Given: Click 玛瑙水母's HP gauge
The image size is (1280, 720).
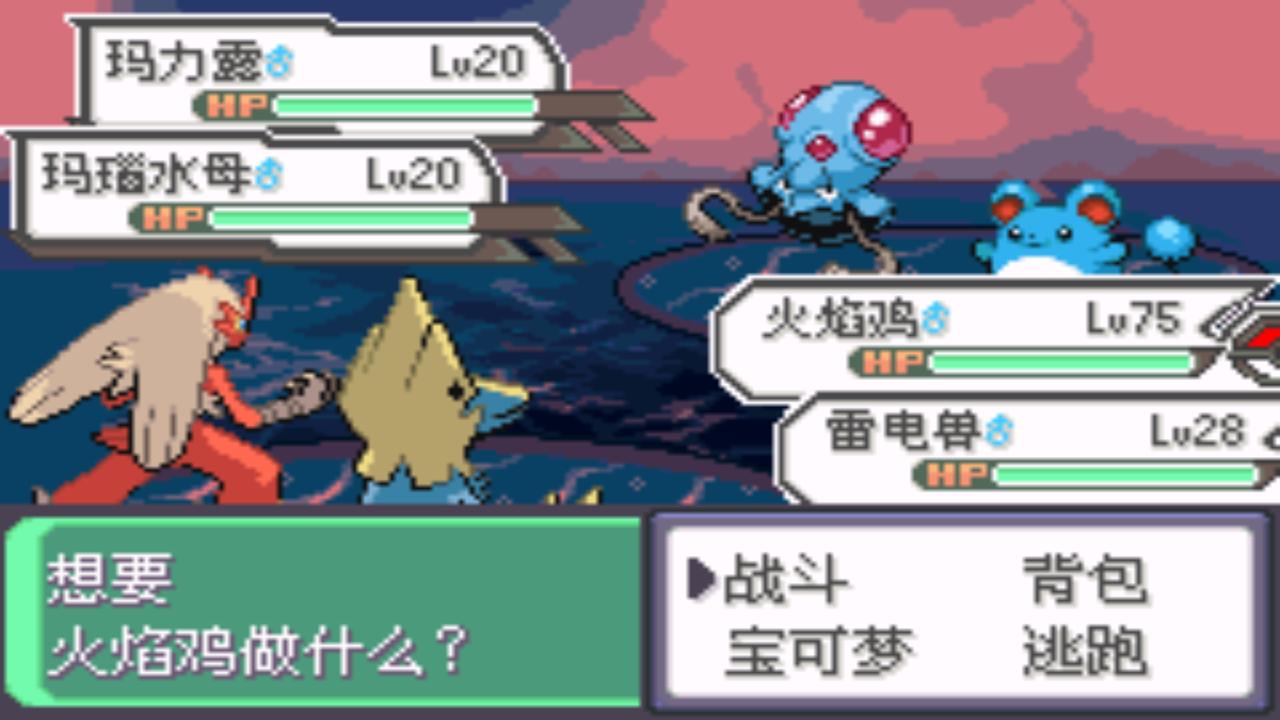Looking at the screenshot, I should pyautogui.click(x=345, y=218).
